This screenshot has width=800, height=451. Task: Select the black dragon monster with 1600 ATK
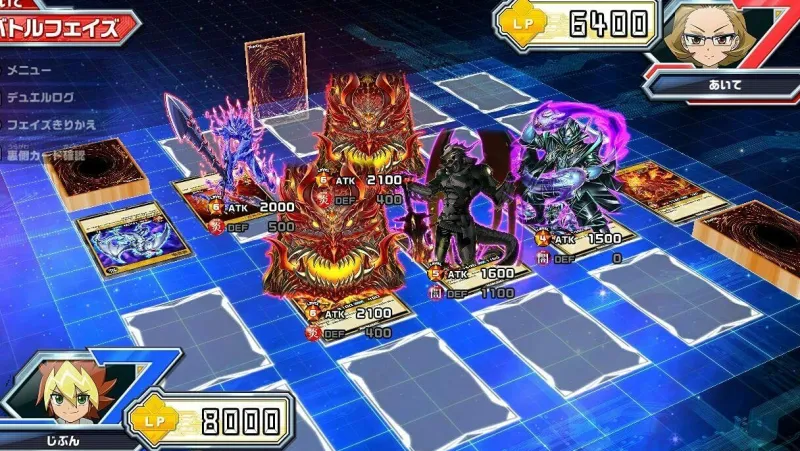(x=461, y=200)
